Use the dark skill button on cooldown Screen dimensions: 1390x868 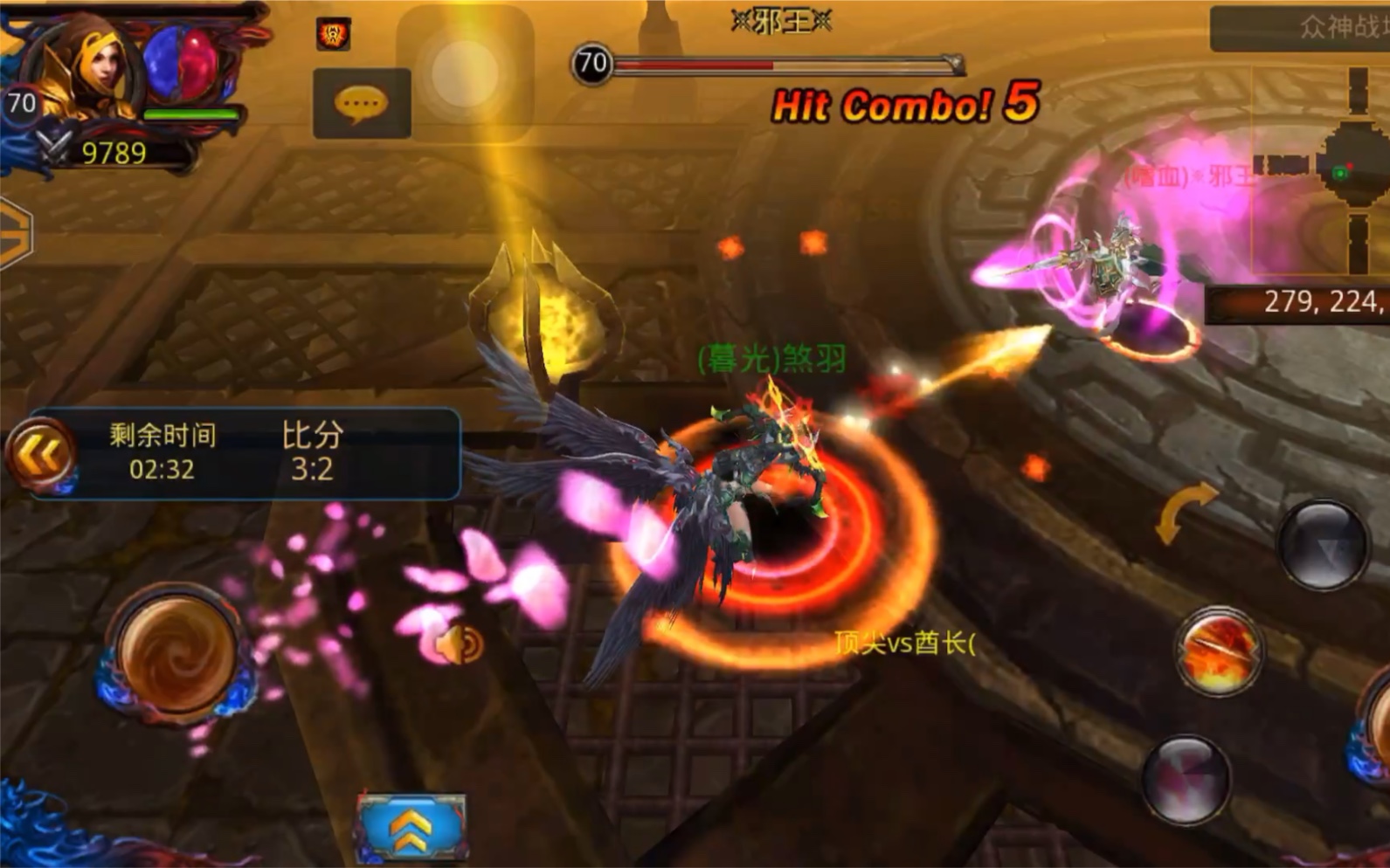pos(1323,545)
